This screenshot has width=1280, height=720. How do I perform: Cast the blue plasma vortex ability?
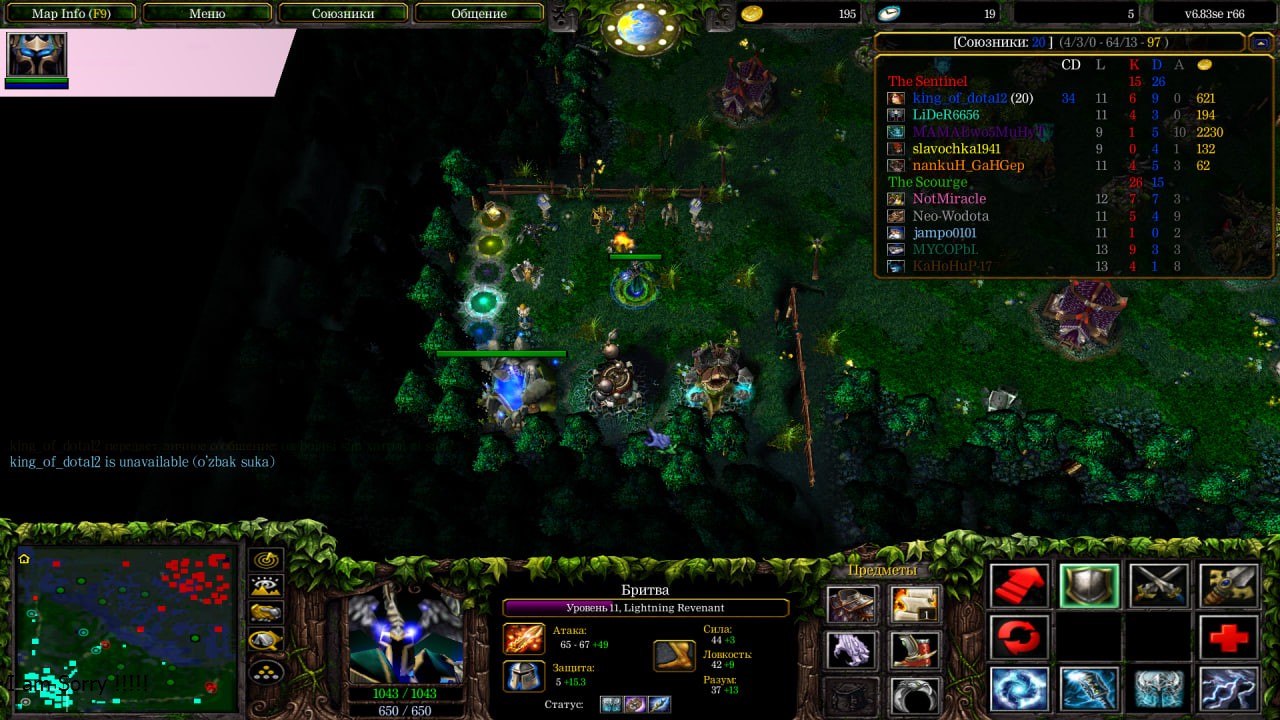[x=1019, y=689]
